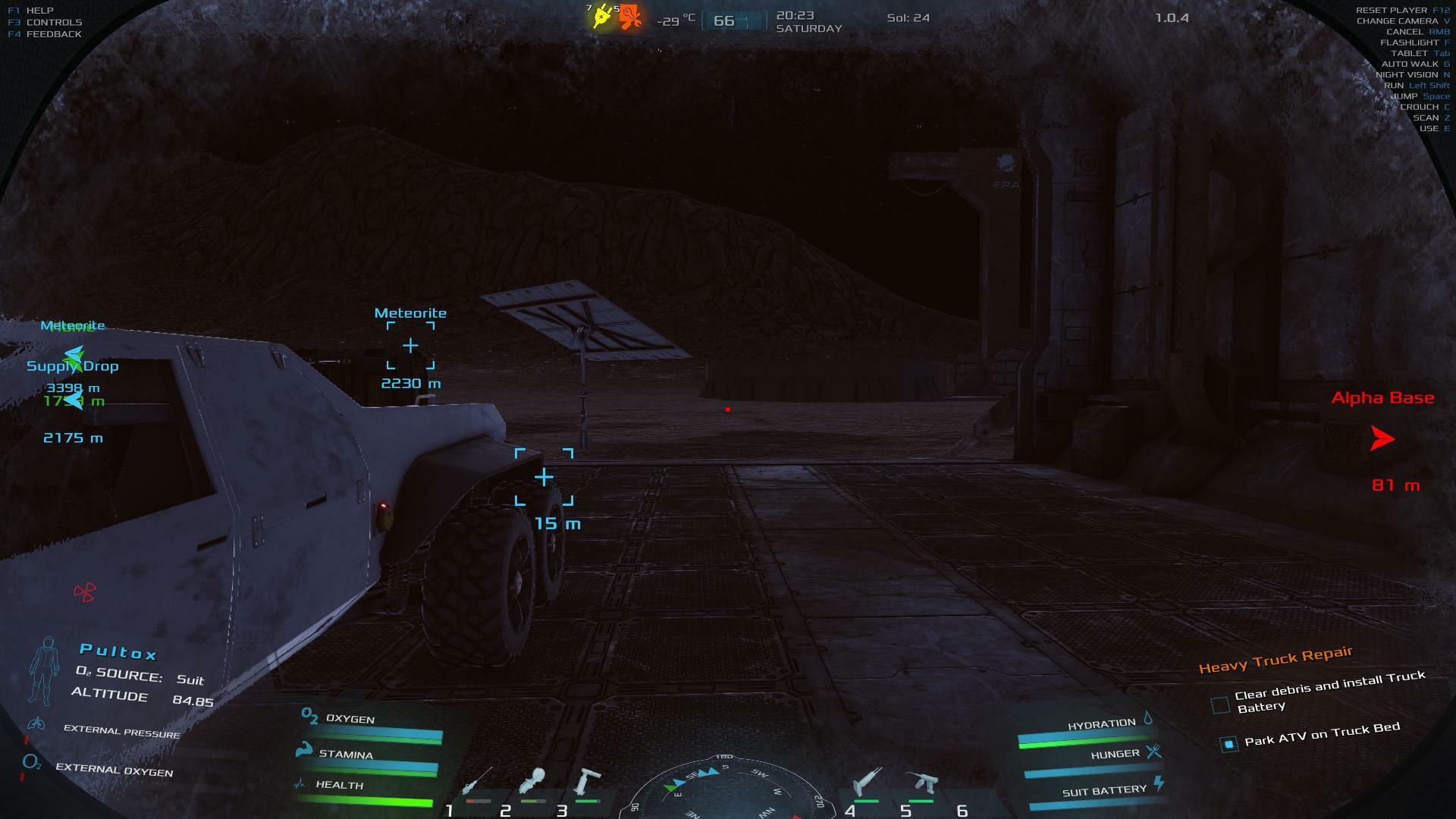This screenshot has width=1456, height=819.
Task: Click the compass dial
Action: click(725, 789)
